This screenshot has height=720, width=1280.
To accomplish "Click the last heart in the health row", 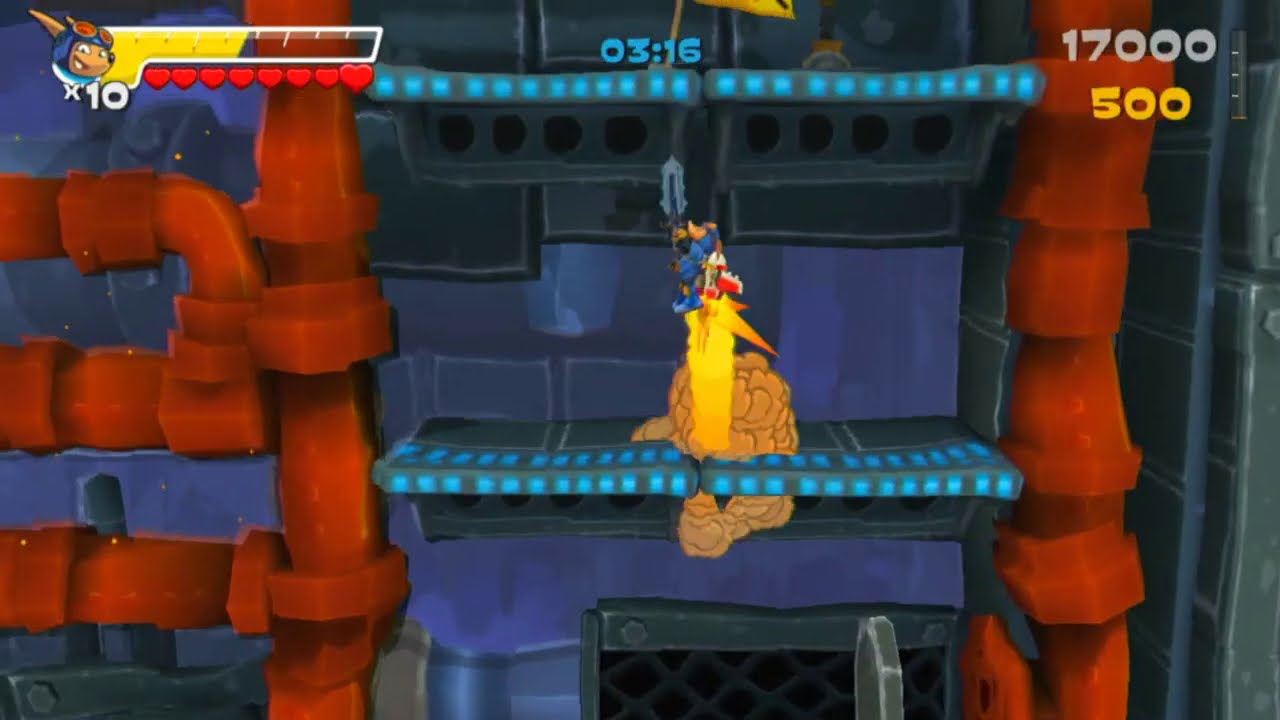I will coord(355,76).
